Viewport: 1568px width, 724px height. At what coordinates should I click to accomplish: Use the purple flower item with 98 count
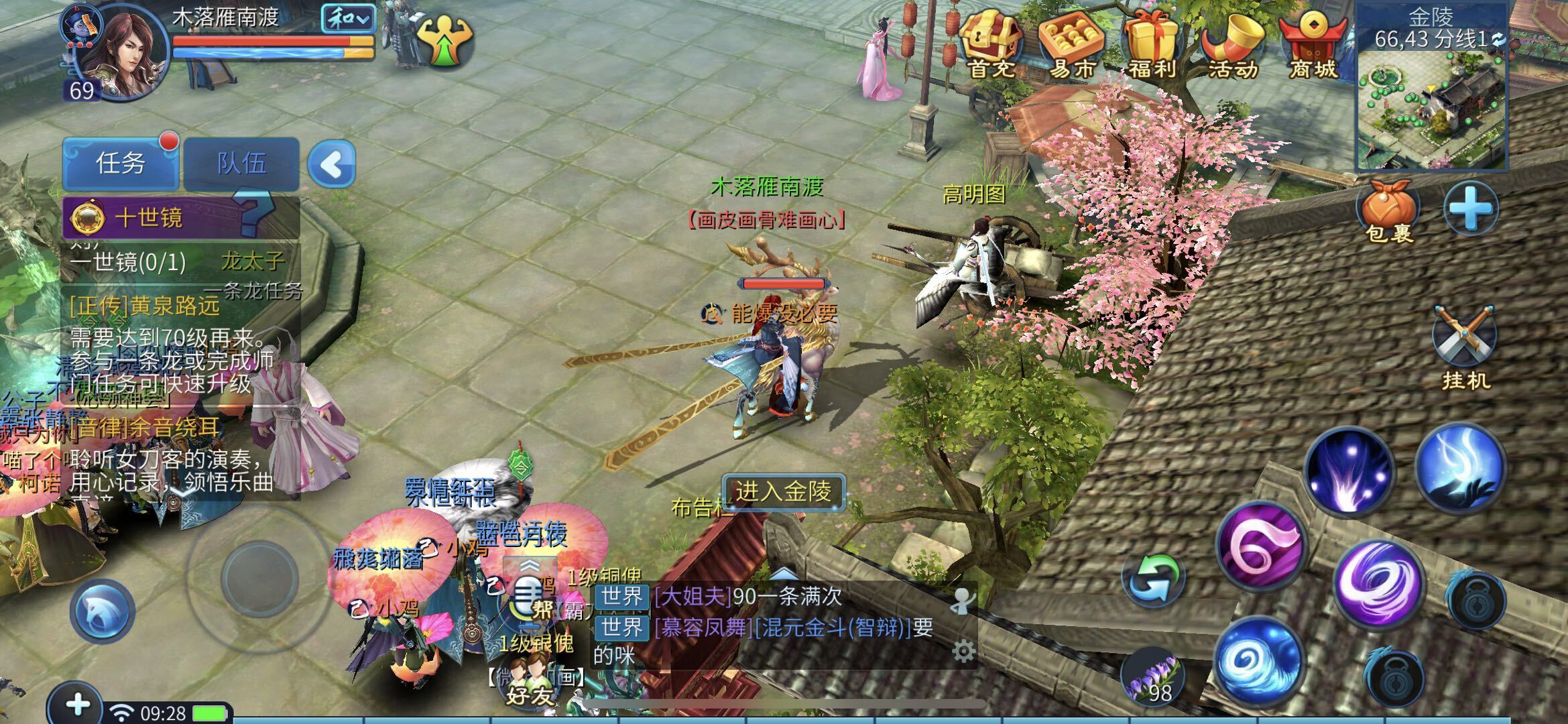[1153, 677]
